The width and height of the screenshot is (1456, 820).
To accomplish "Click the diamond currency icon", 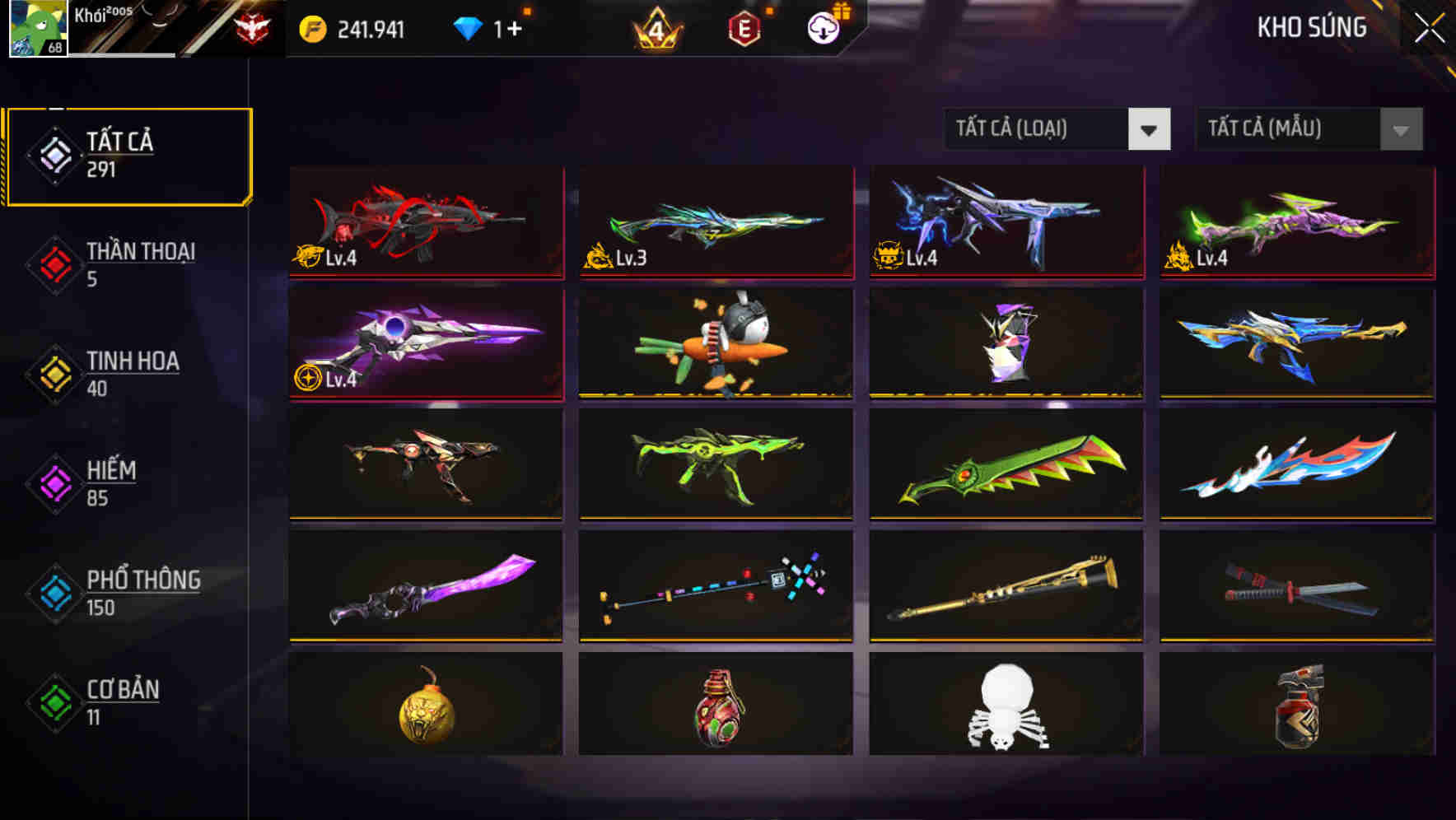I will coord(468,28).
